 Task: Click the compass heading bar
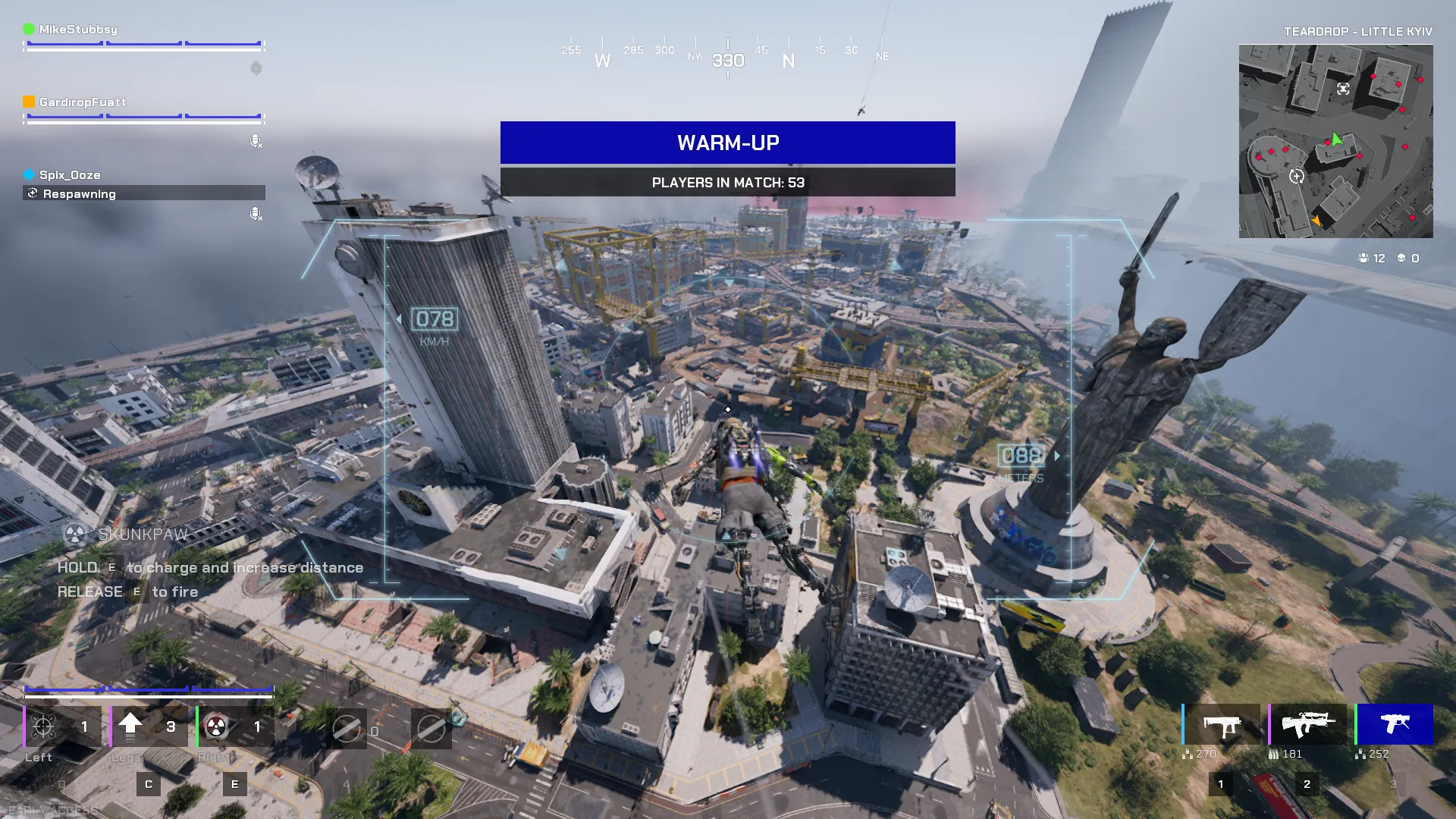[x=727, y=55]
